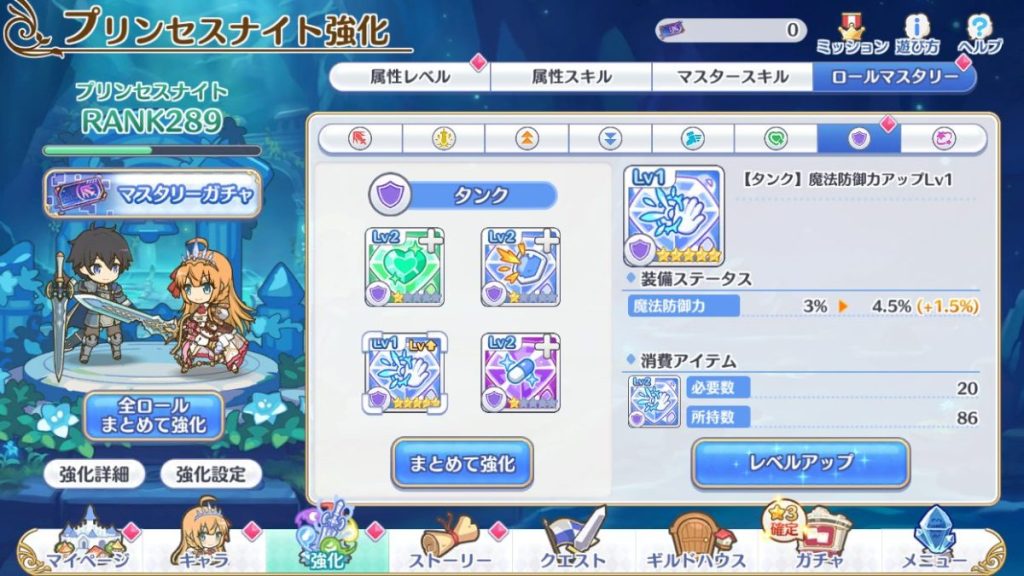Viewport: 1024px width, 576px height.
Task: Switch to the マスタースキル tab
Action: (x=732, y=77)
